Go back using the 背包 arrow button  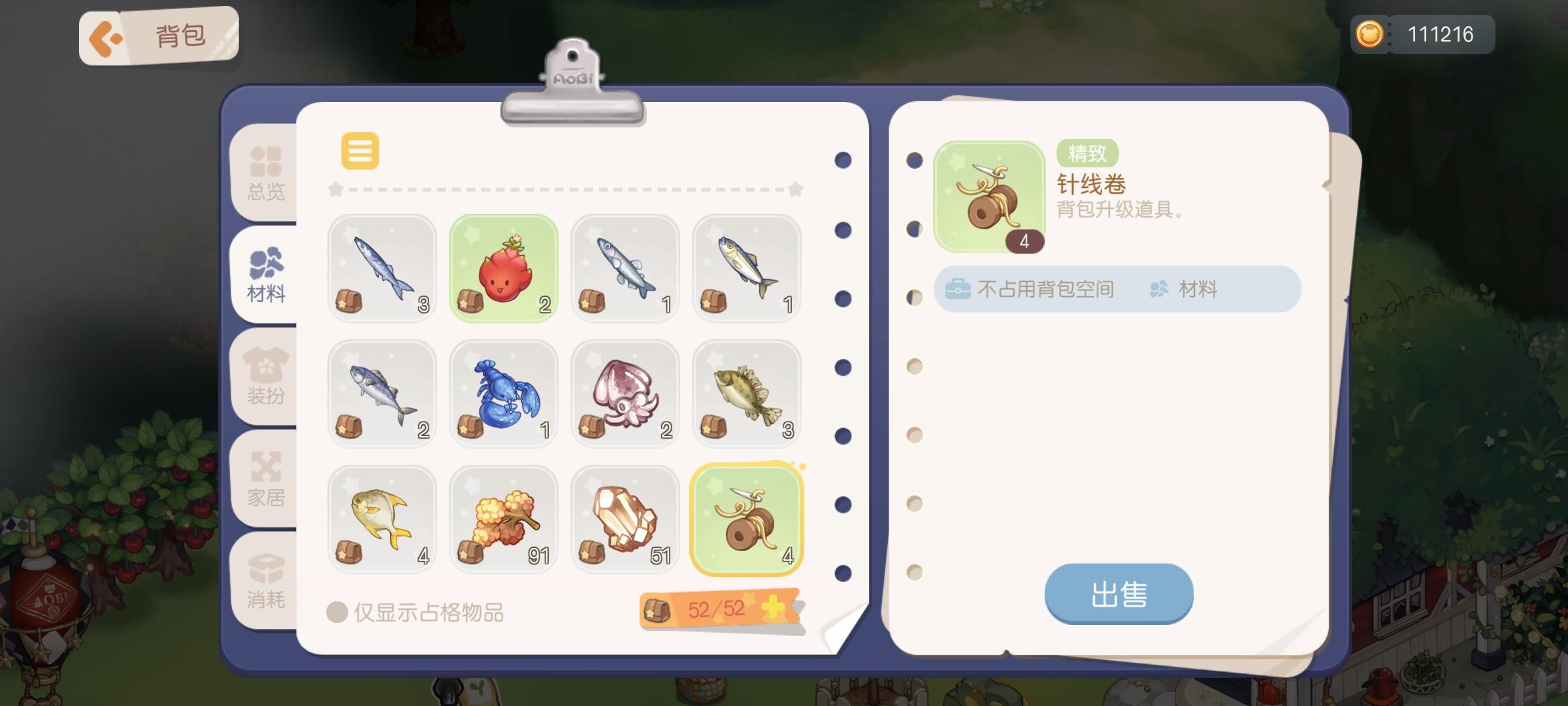pyautogui.click(x=108, y=37)
